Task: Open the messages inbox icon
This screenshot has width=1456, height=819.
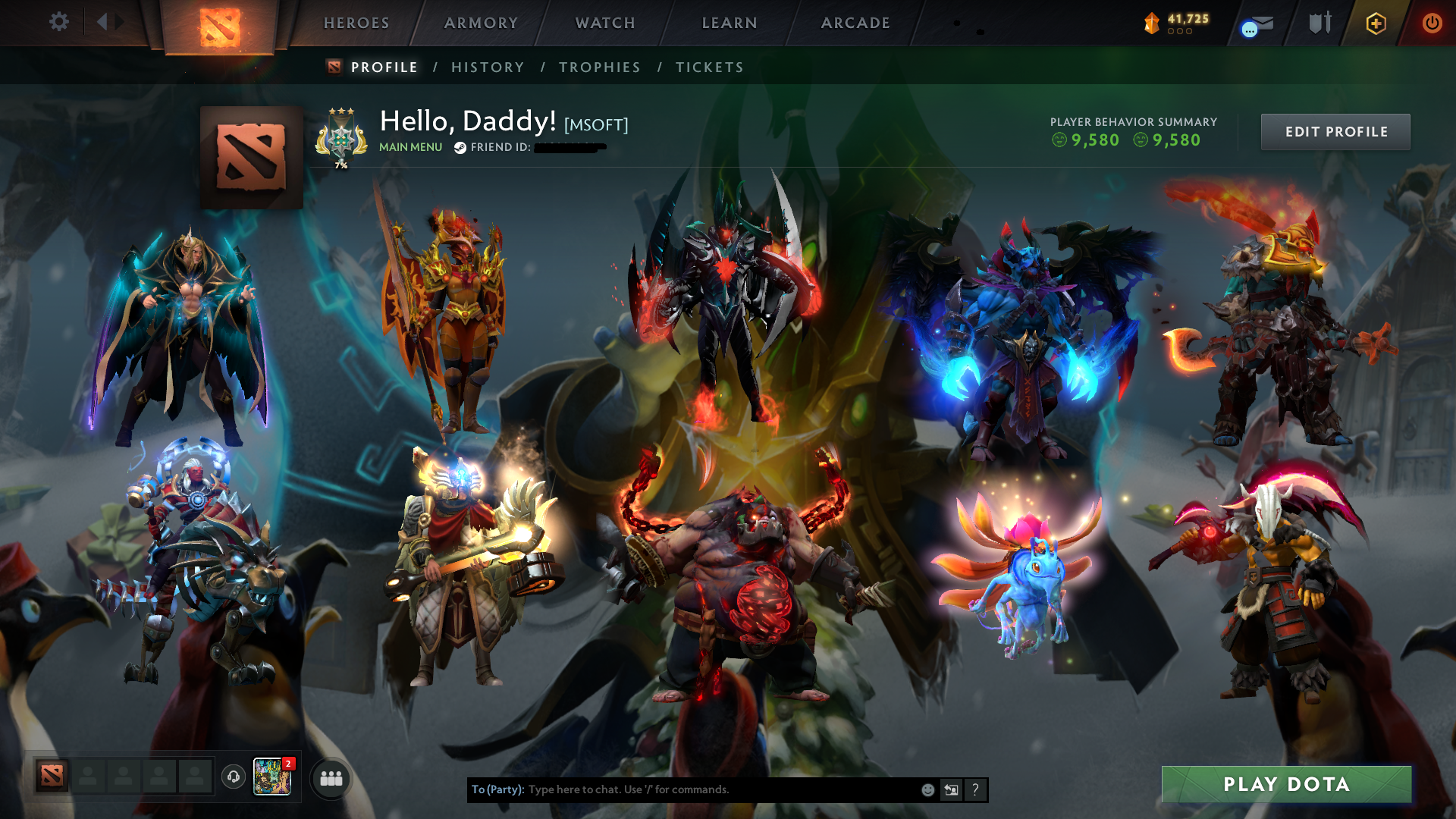Action: coord(1255,23)
